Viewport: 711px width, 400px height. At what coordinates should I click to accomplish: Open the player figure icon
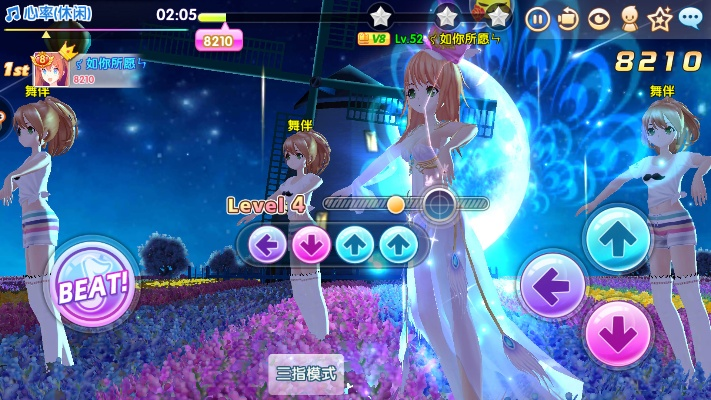coord(629,18)
